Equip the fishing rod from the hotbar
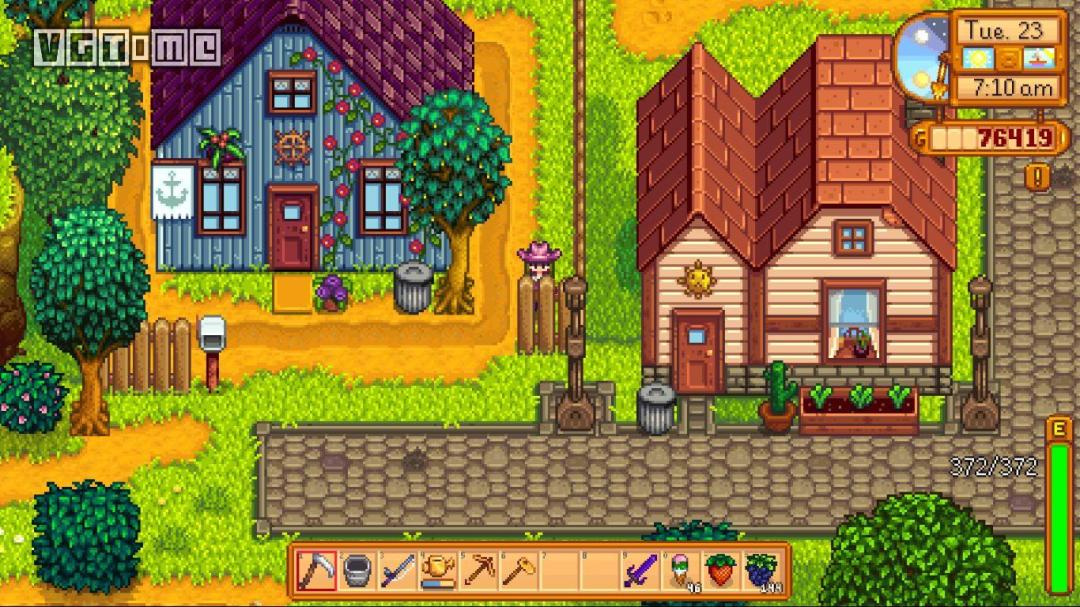1080x607 pixels. pyautogui.click(x=397, y=571)
